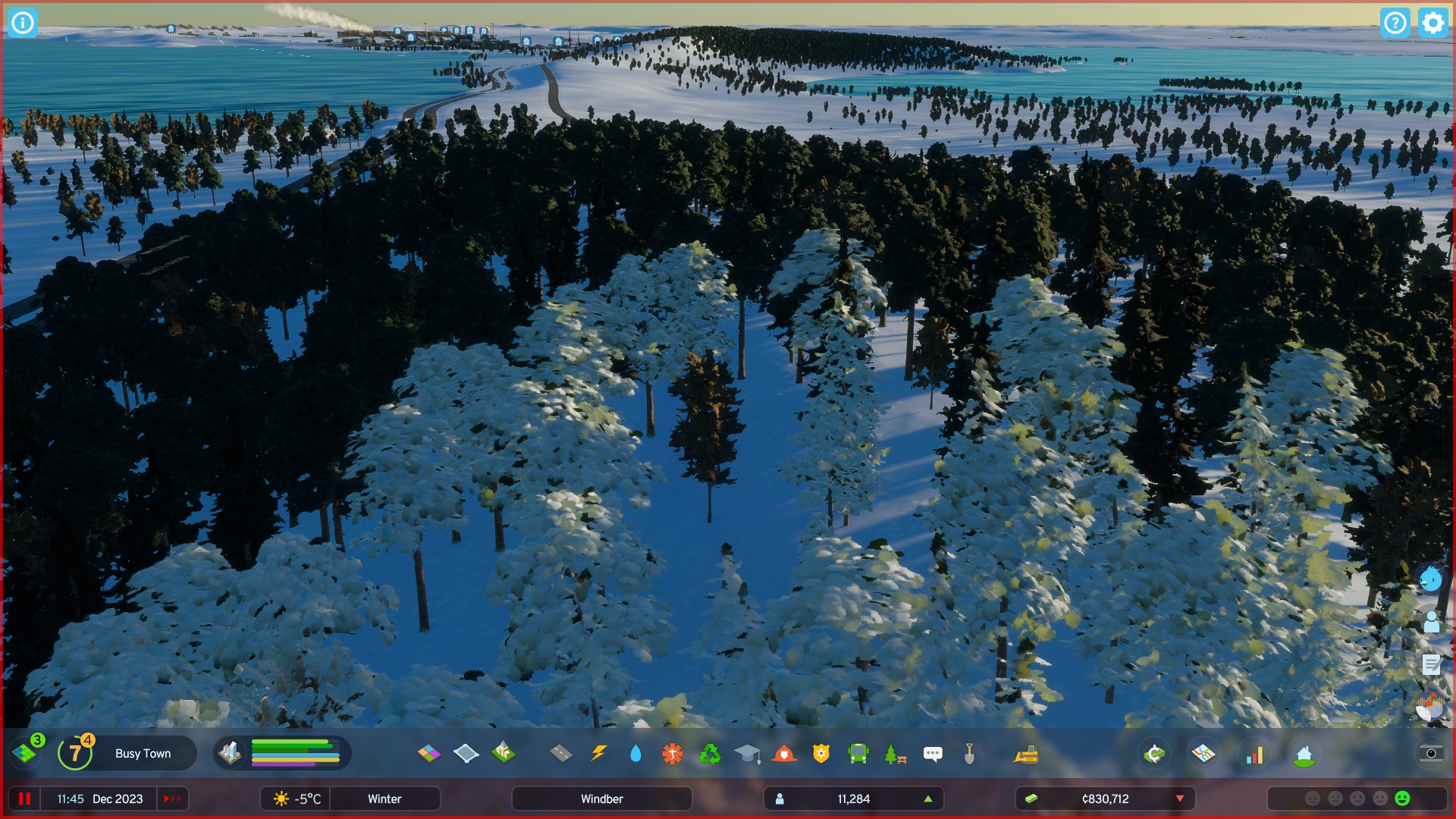The image size is (1456, 819).
Task: Open the Garbage Management menu
Action: (710, 753)
